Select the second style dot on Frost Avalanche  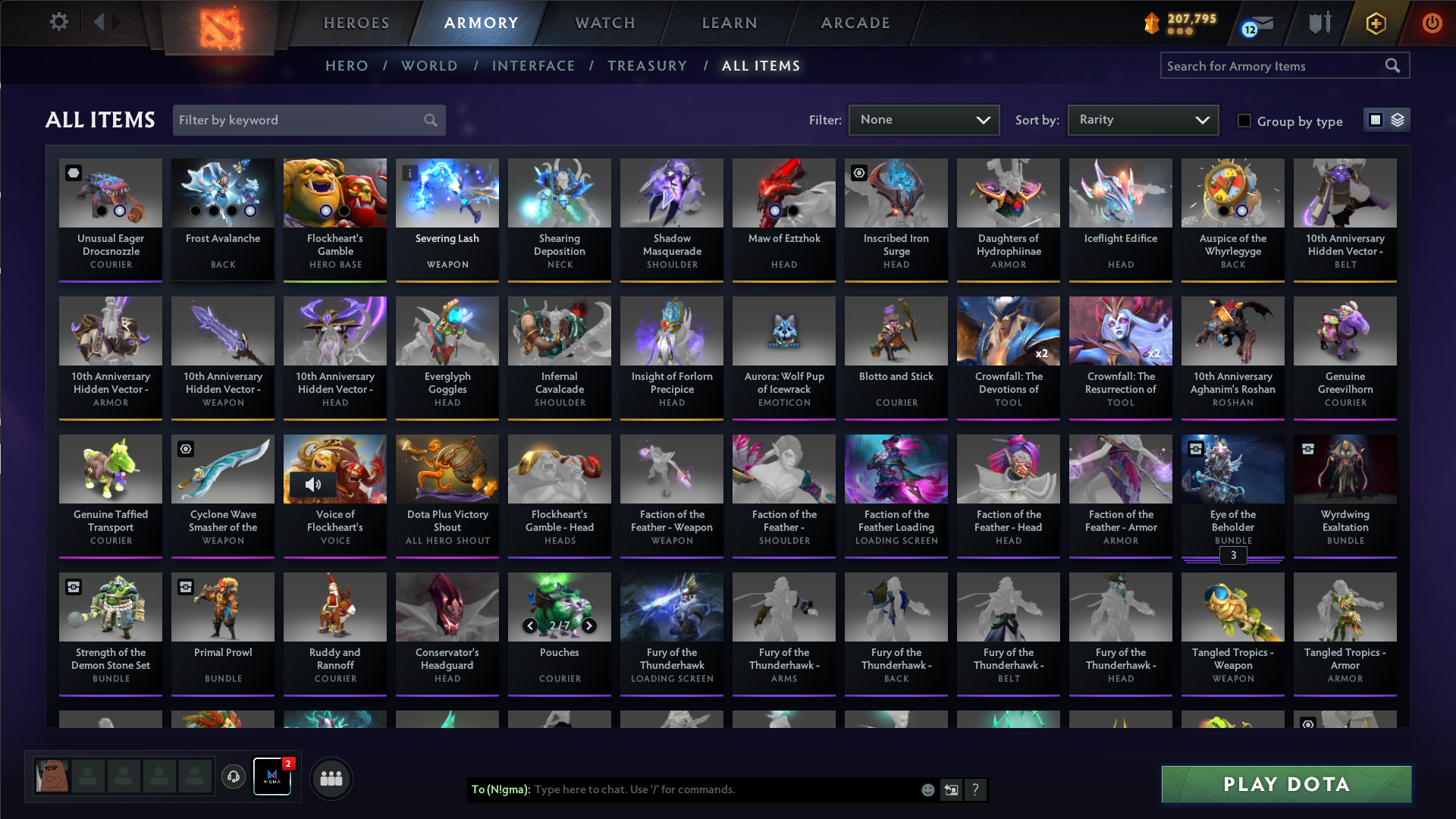pyautogui.click(x=213, y=211)
